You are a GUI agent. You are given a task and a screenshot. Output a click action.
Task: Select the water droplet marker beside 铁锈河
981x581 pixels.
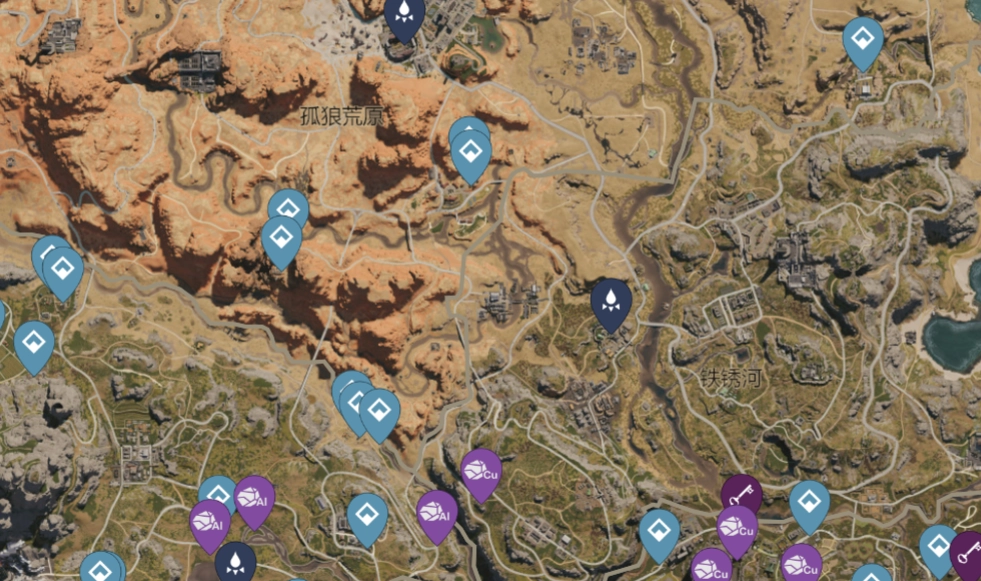(x=610, y=301)
